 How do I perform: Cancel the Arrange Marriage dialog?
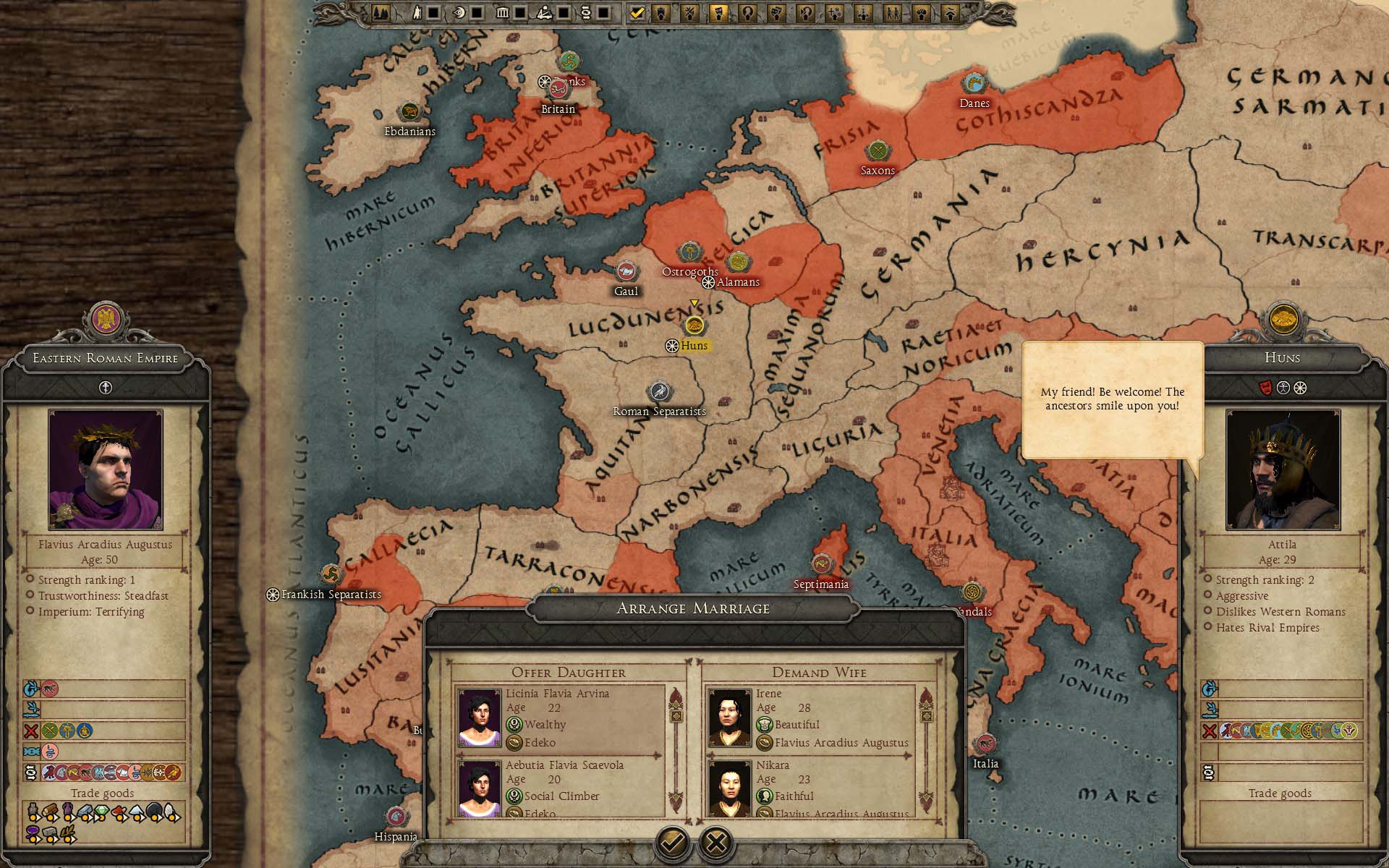click(716, 842)
